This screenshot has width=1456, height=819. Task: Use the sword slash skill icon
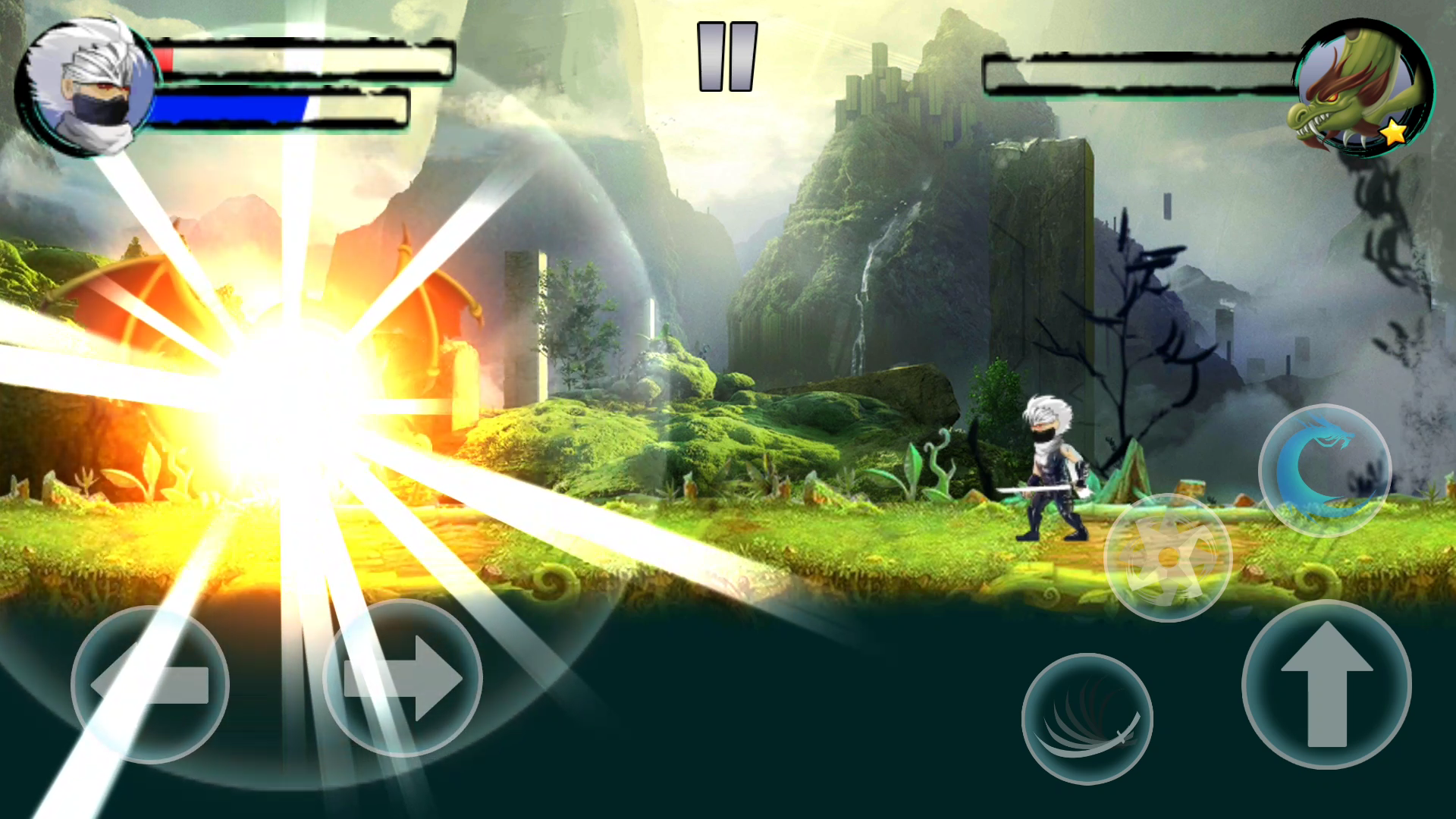(1086, 719)
